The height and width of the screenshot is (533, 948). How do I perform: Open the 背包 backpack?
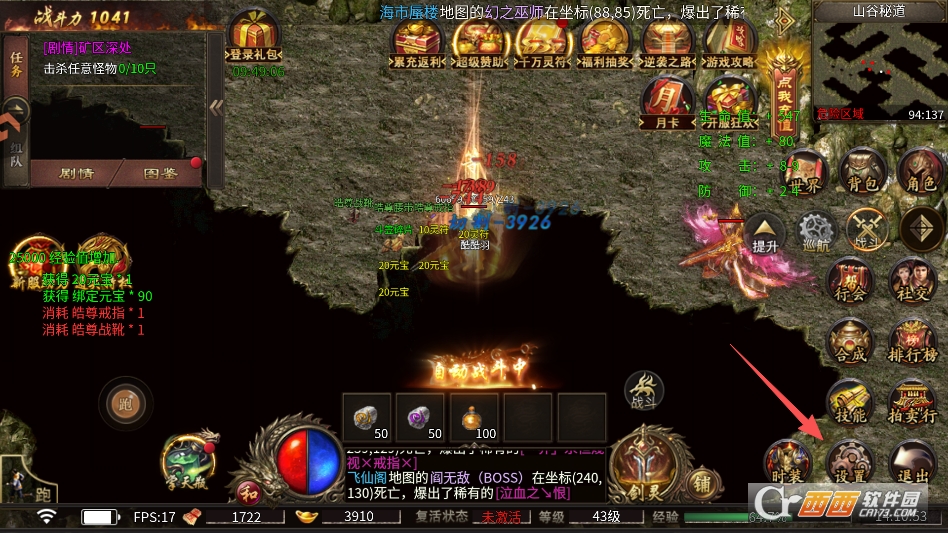click(861, 171)
